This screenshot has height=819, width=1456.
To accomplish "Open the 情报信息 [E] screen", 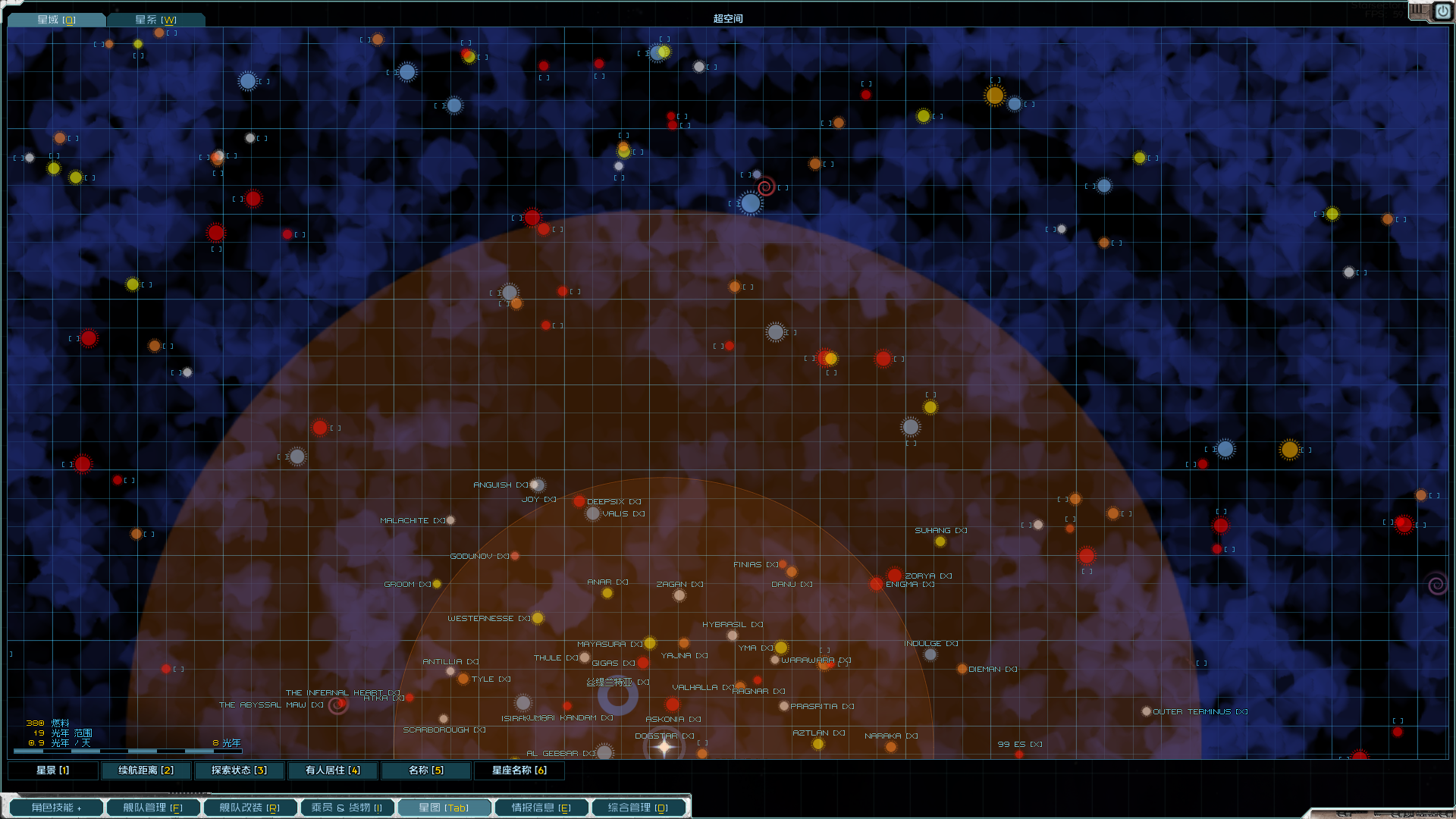I will [541, 807].
